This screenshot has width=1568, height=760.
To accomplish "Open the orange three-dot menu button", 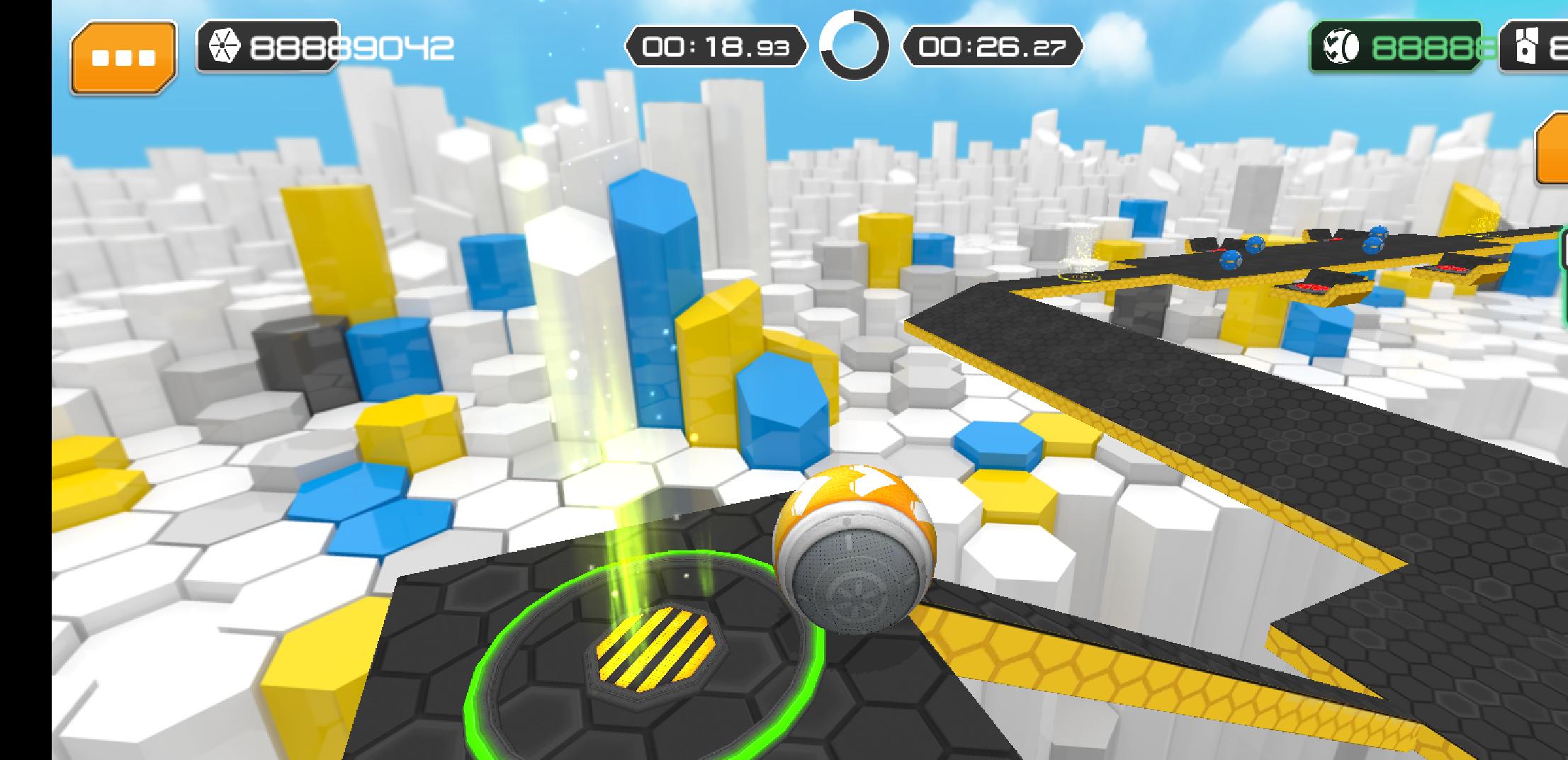I will [x=123, y=57].
